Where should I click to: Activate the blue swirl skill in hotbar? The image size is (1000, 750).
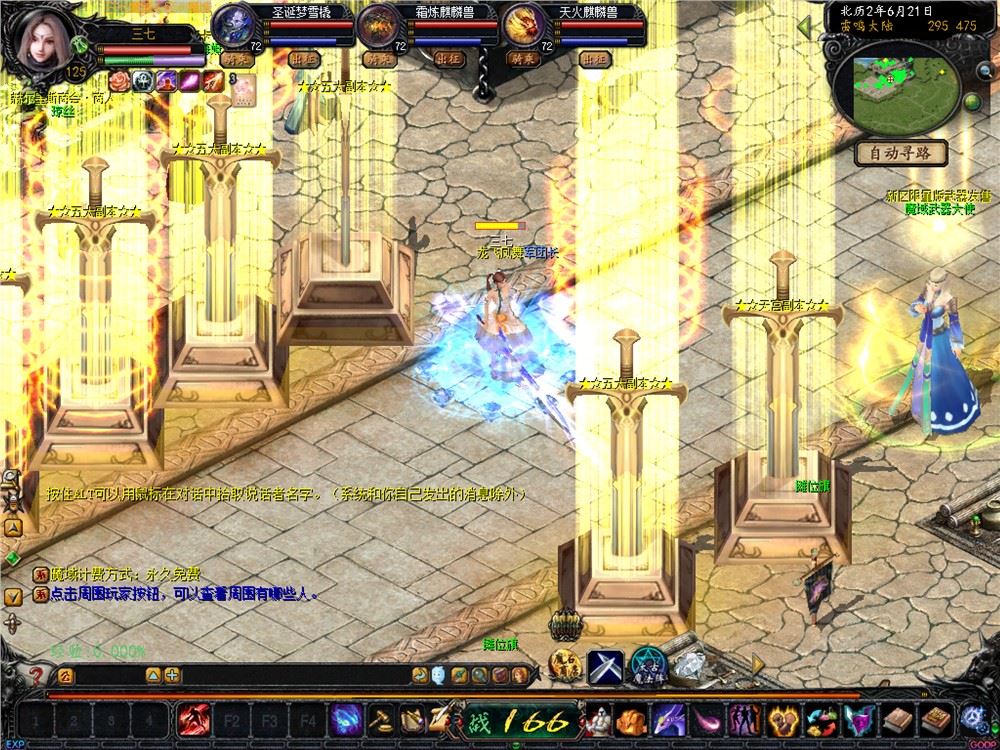pyautogui.click(x=347, y=720)
